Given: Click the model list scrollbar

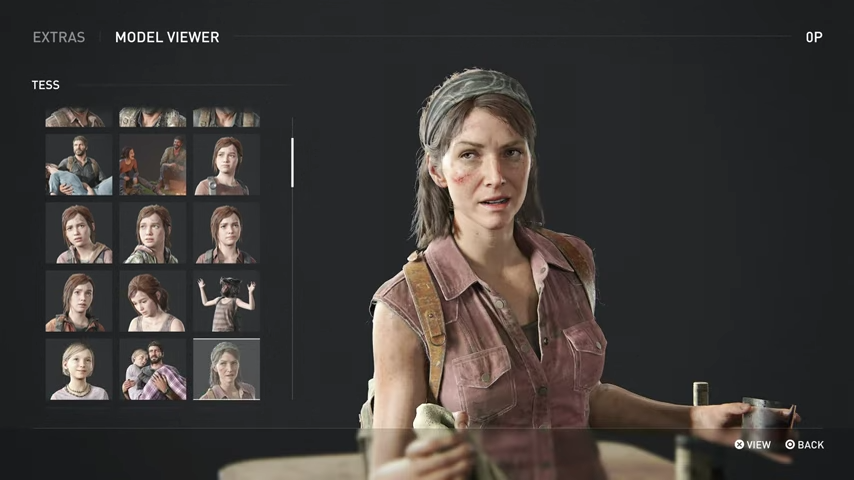Looking at the screenshot, I should tap(292, 163).
